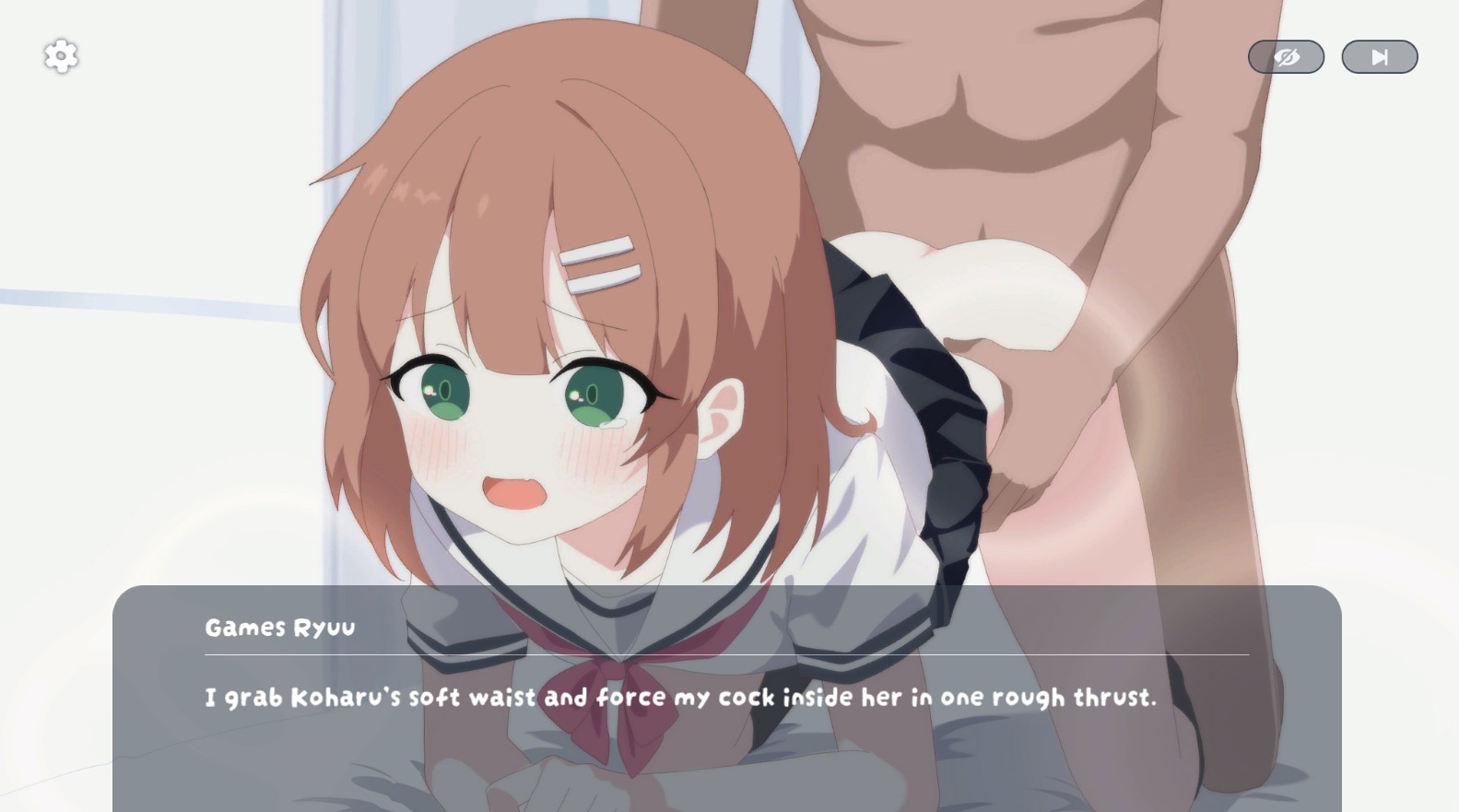Image resolution: width=1459 pixels, height=812 pixels.
Task: Click the skip control pill at top right
Action: (1379, 55)
